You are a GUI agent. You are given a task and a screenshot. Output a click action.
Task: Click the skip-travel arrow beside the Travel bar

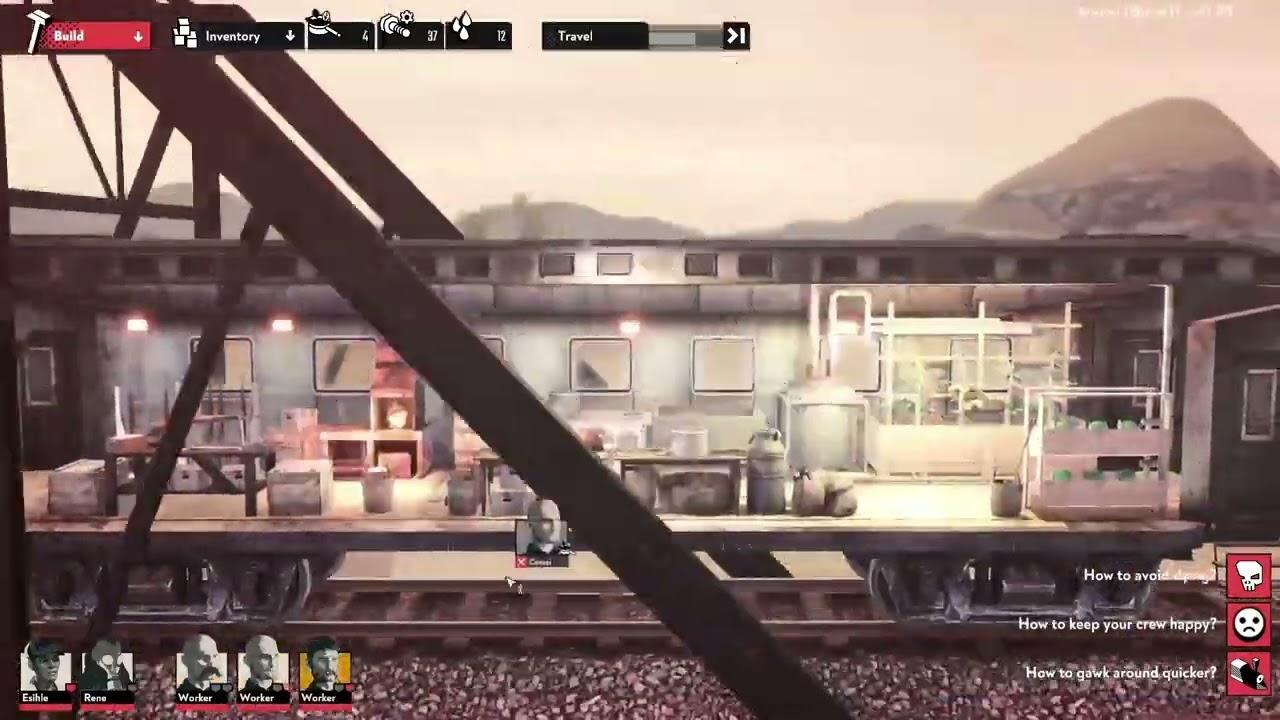(x=736, y=36)
